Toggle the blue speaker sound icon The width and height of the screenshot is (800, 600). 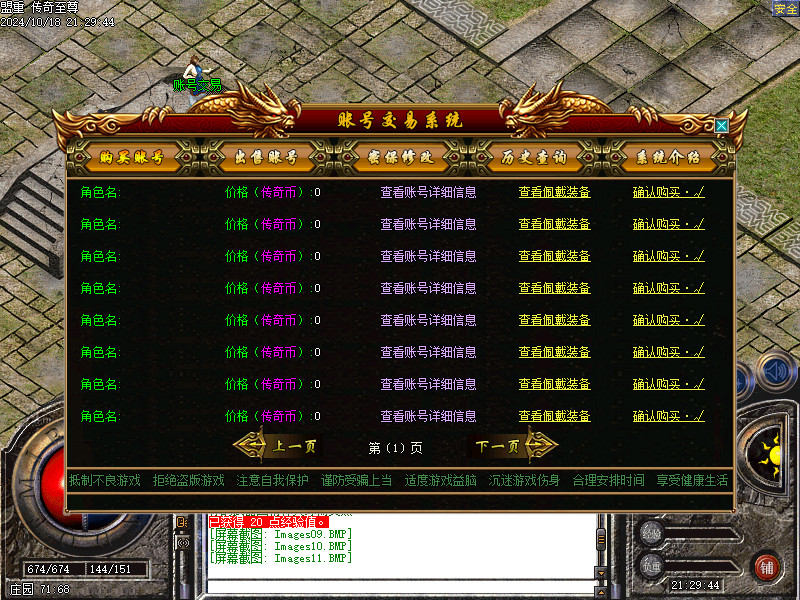tap(774, 372)
